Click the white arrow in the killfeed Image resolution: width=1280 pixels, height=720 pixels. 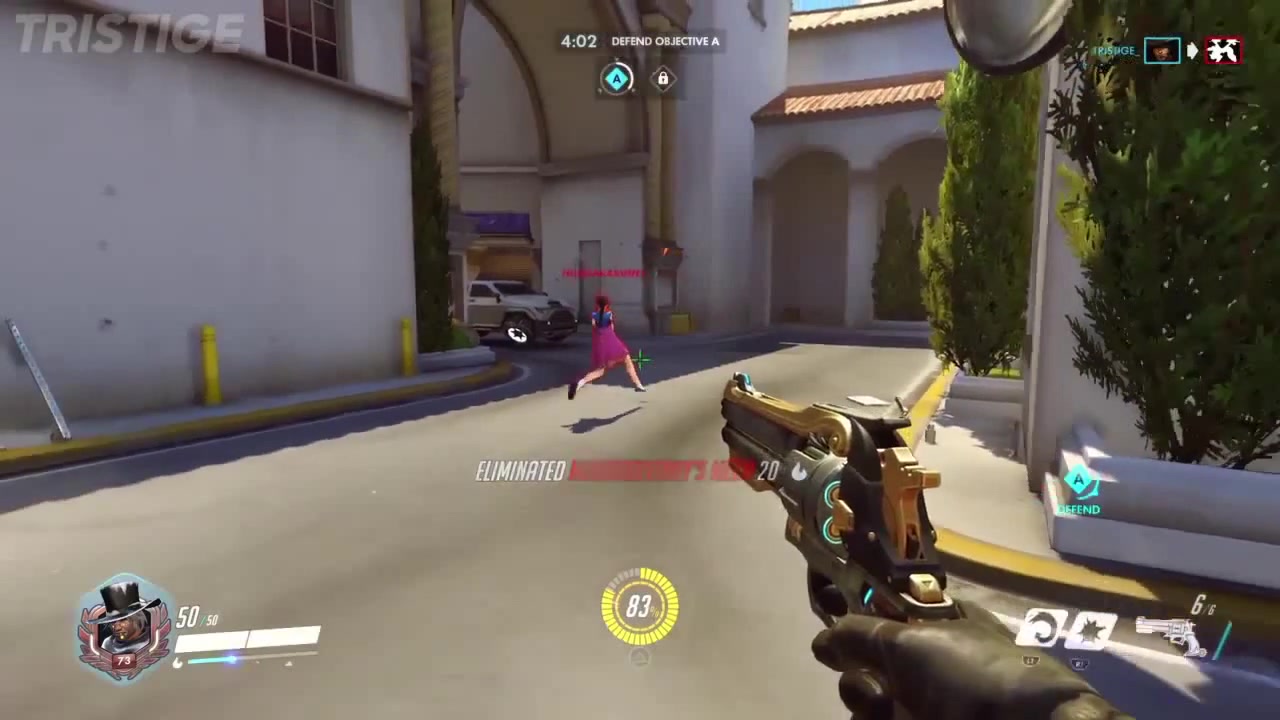pos(1191,50)
